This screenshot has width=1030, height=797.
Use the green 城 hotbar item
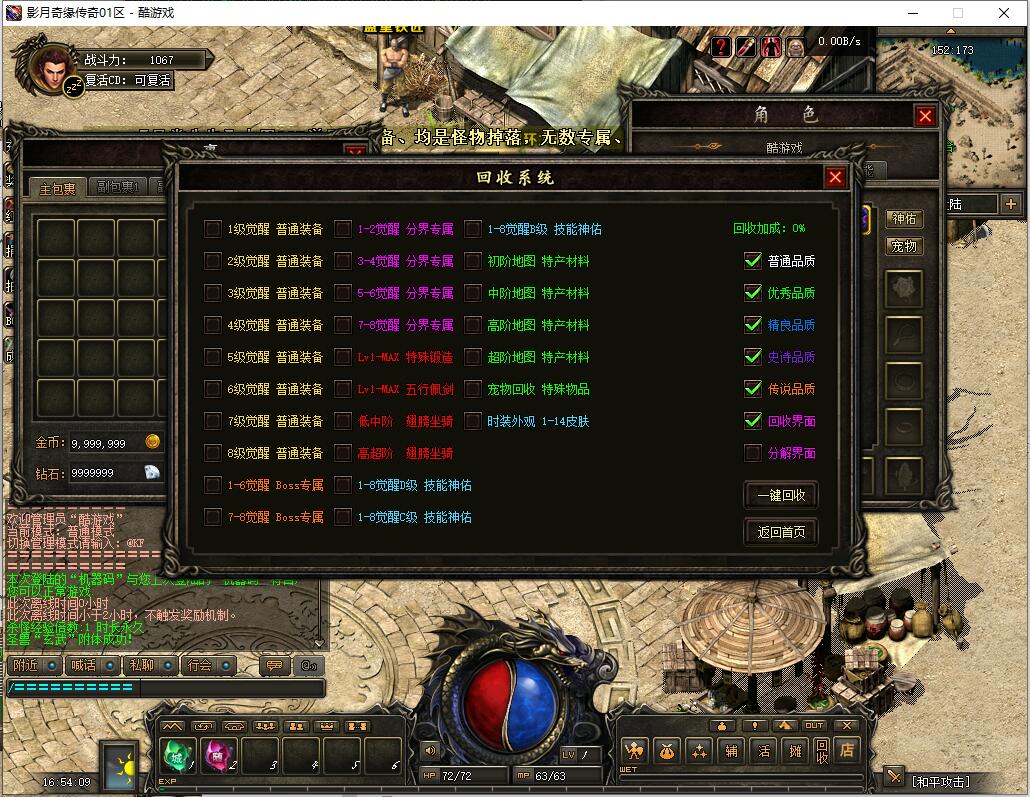coord(178,754)
